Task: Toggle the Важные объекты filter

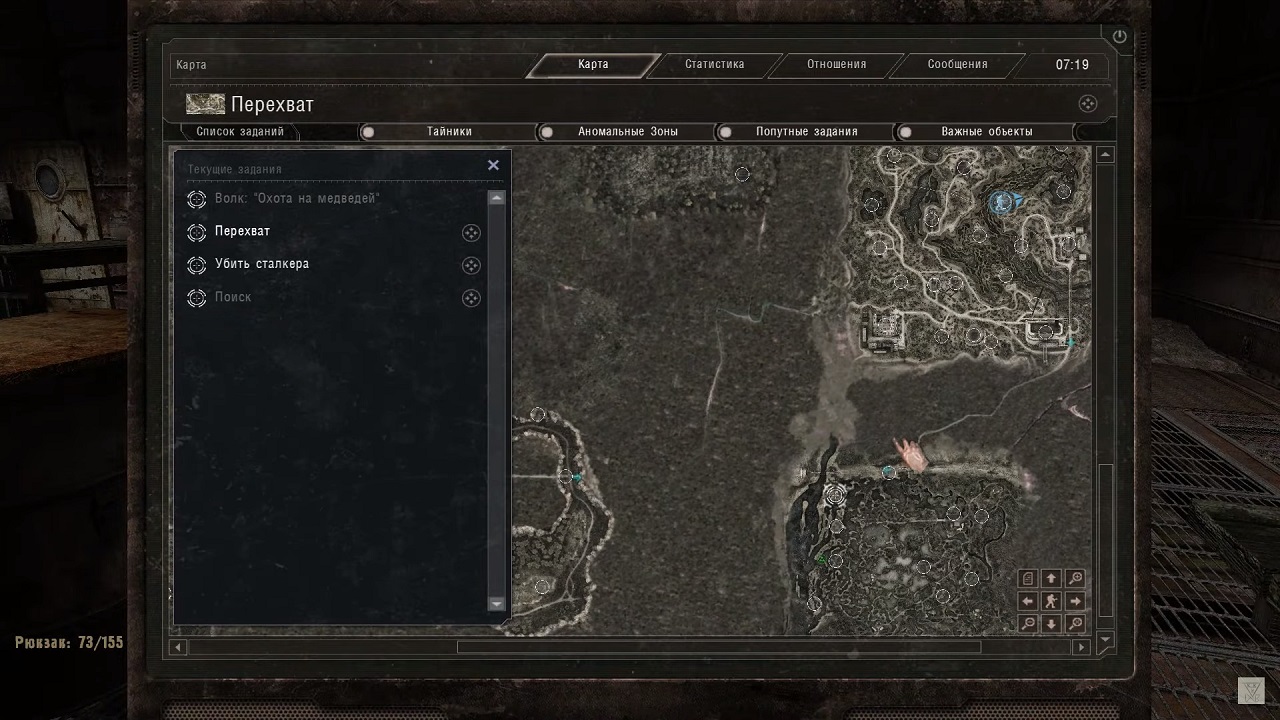Action: [905, 132]
